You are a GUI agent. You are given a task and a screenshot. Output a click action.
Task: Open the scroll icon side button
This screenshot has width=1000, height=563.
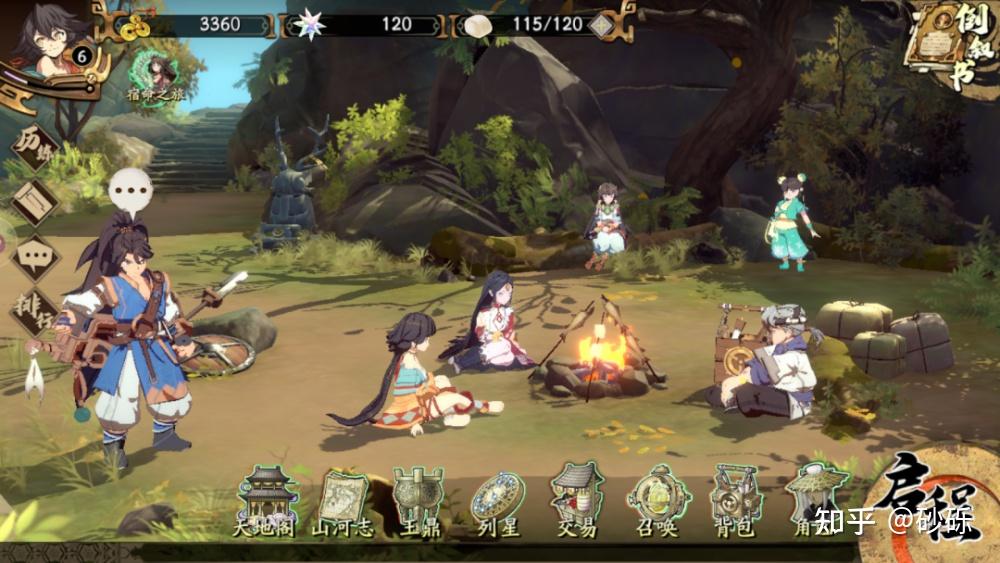(35, 203)
